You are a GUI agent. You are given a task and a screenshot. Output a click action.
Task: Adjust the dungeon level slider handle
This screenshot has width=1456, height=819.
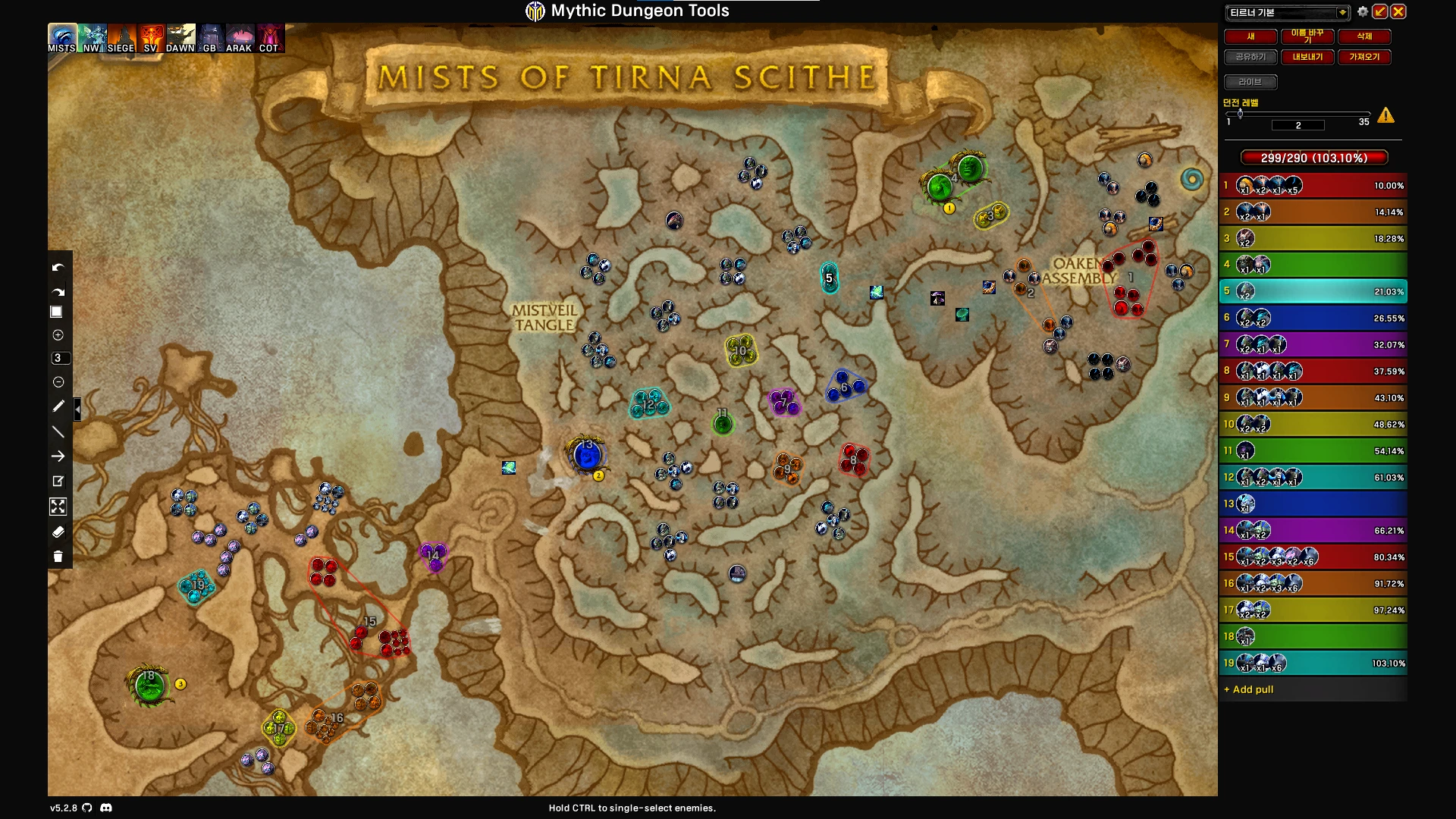[1240, 114]
